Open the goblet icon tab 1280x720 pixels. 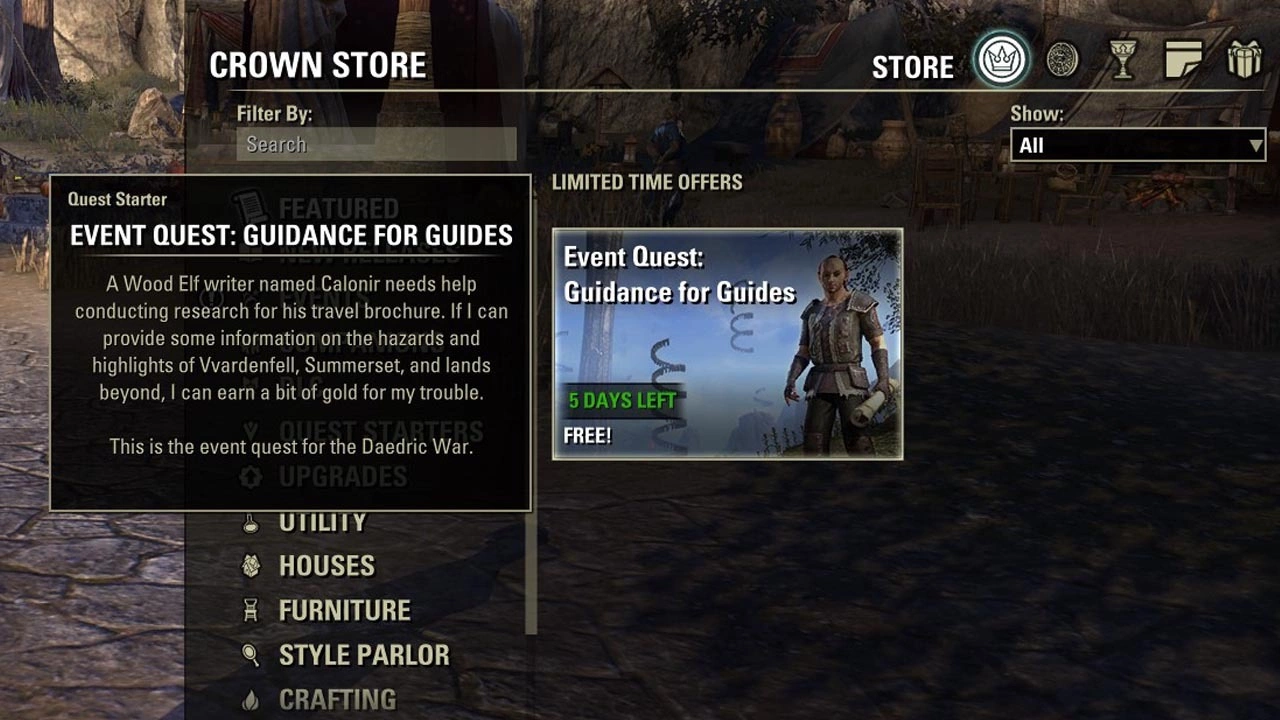point(1123,61)
